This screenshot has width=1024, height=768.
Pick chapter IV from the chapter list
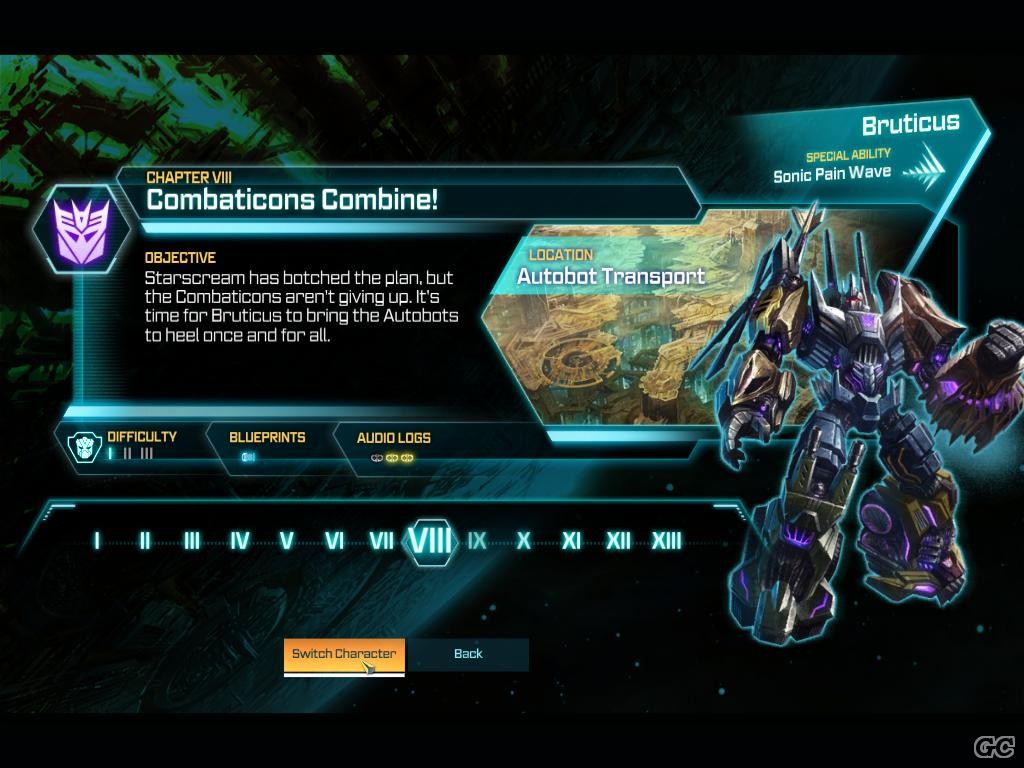240,541
